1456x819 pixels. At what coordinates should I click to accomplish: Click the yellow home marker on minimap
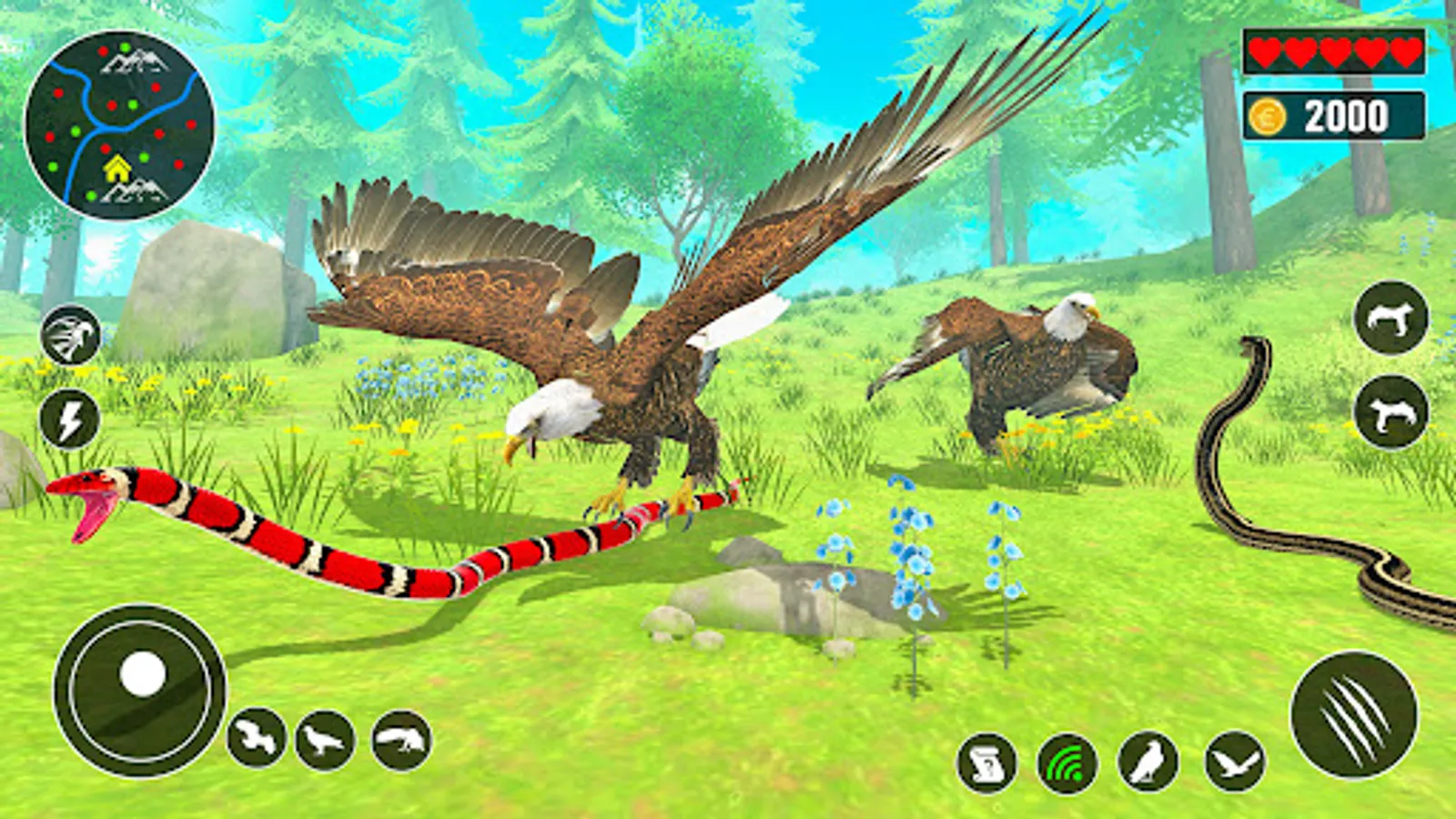[x=116, y=168]
